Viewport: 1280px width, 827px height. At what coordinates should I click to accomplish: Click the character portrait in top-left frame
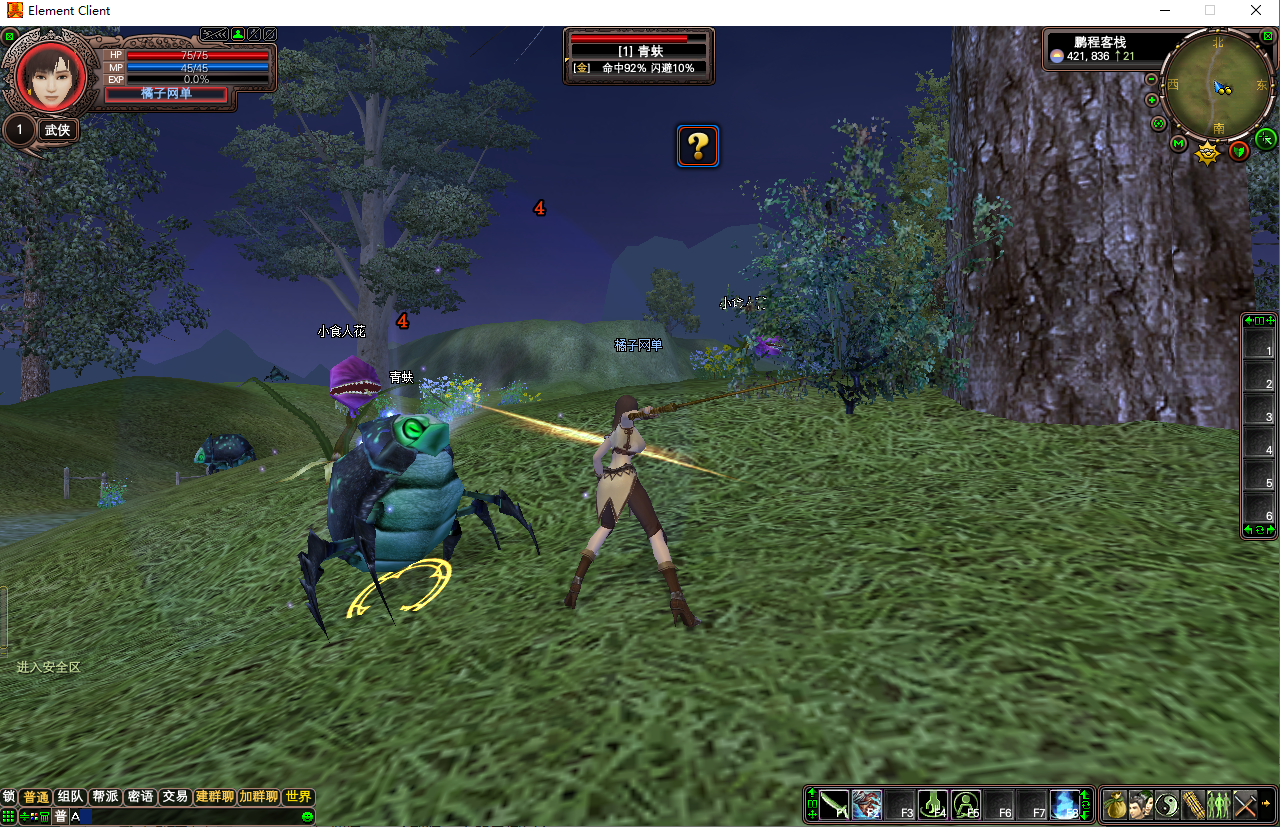(46, 75)
